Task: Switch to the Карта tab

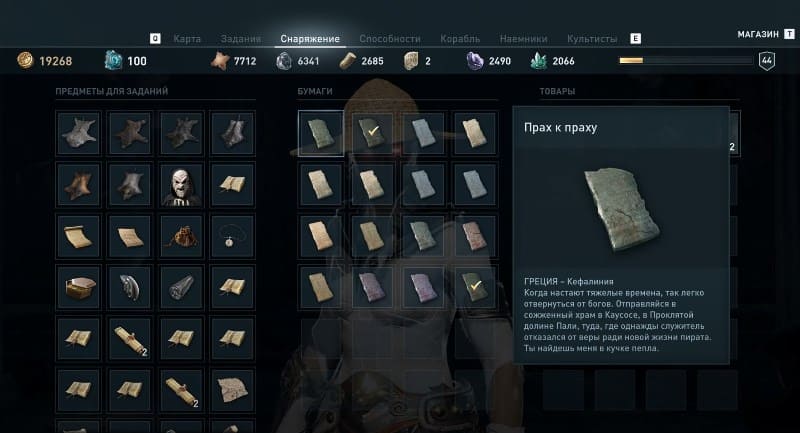Action: 187,39
